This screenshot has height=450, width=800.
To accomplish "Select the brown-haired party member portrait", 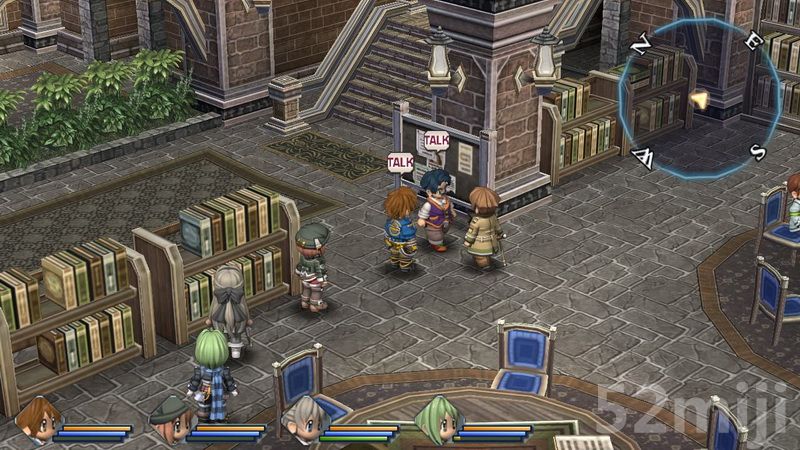I will click(x=39, y=418).
